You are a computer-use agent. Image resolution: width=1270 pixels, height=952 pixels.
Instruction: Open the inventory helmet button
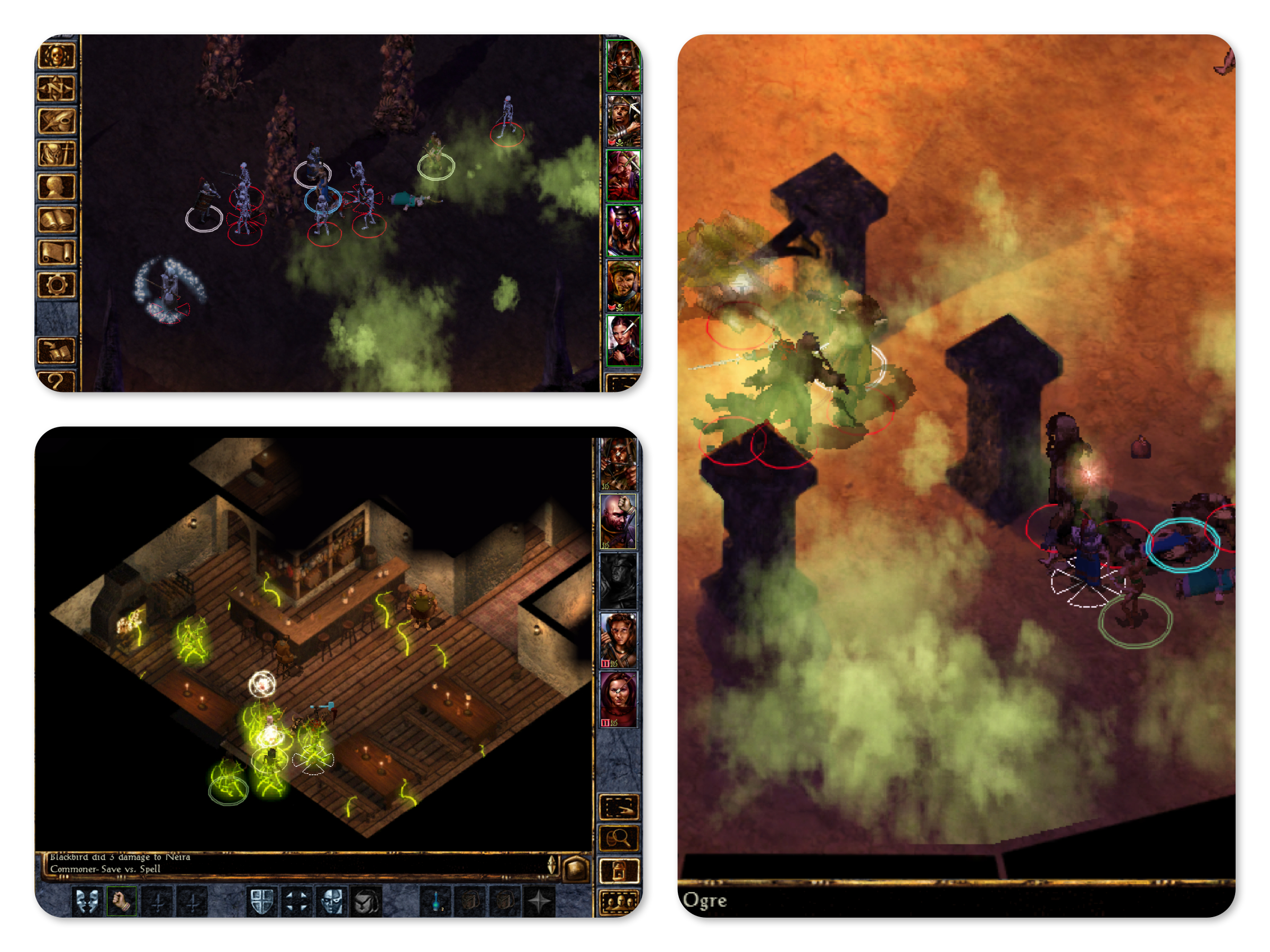pos(56,154)
